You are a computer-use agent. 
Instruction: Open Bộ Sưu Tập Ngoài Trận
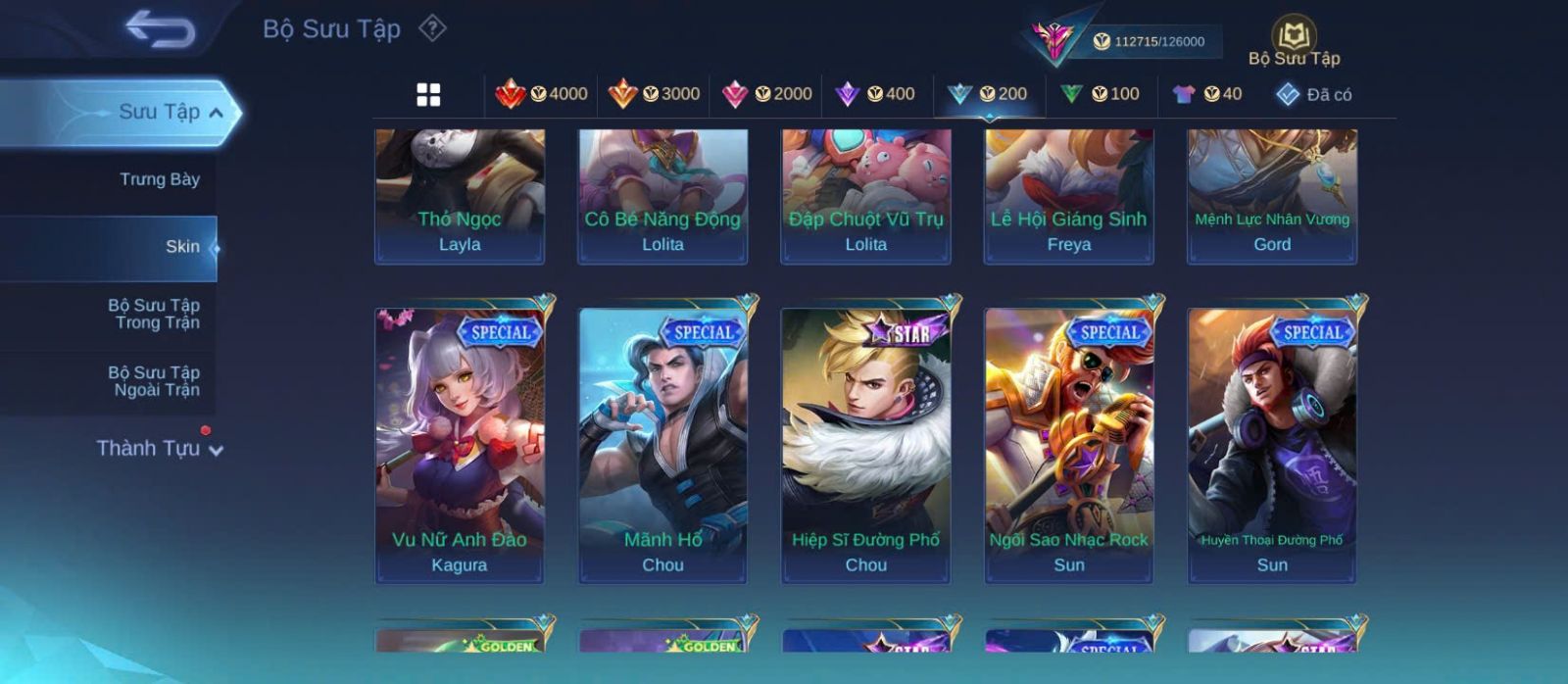point(154,381)
